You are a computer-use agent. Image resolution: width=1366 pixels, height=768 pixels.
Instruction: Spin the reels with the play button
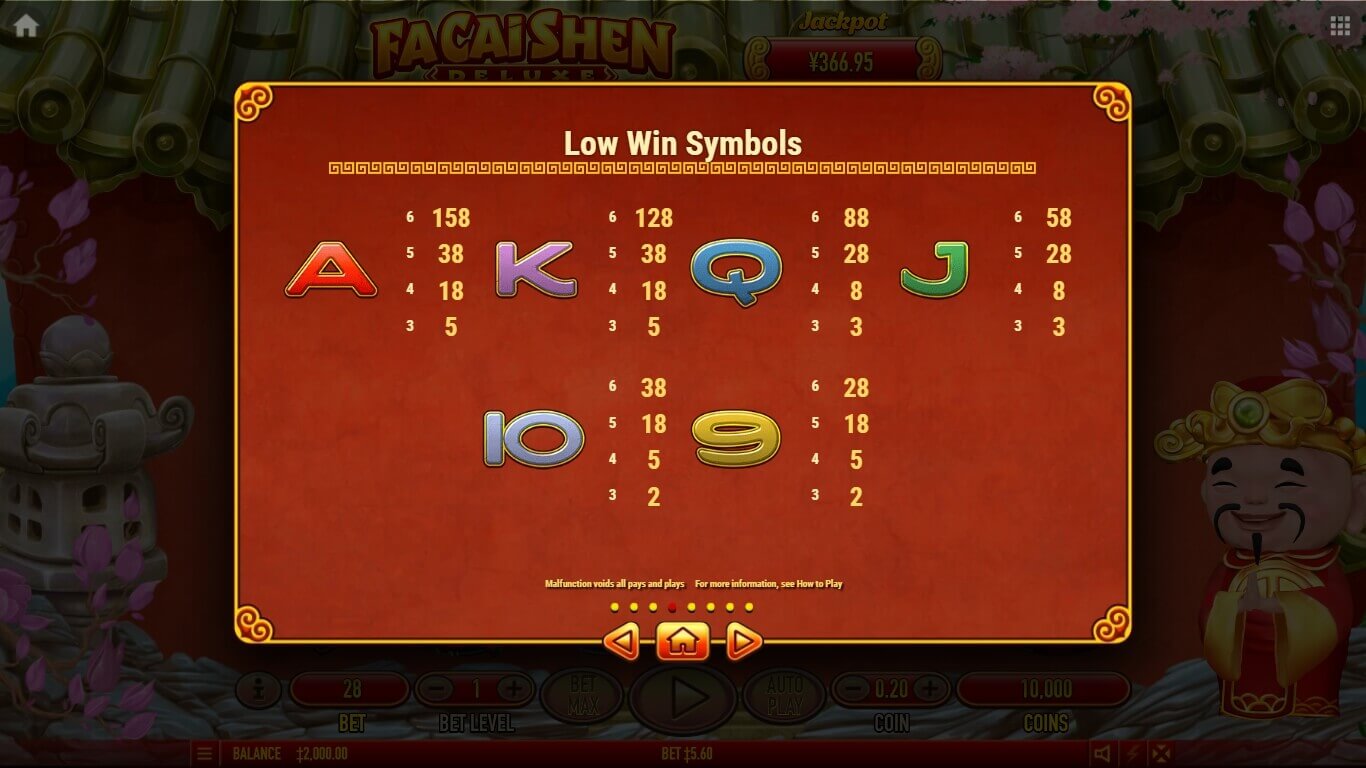point(684,696)
